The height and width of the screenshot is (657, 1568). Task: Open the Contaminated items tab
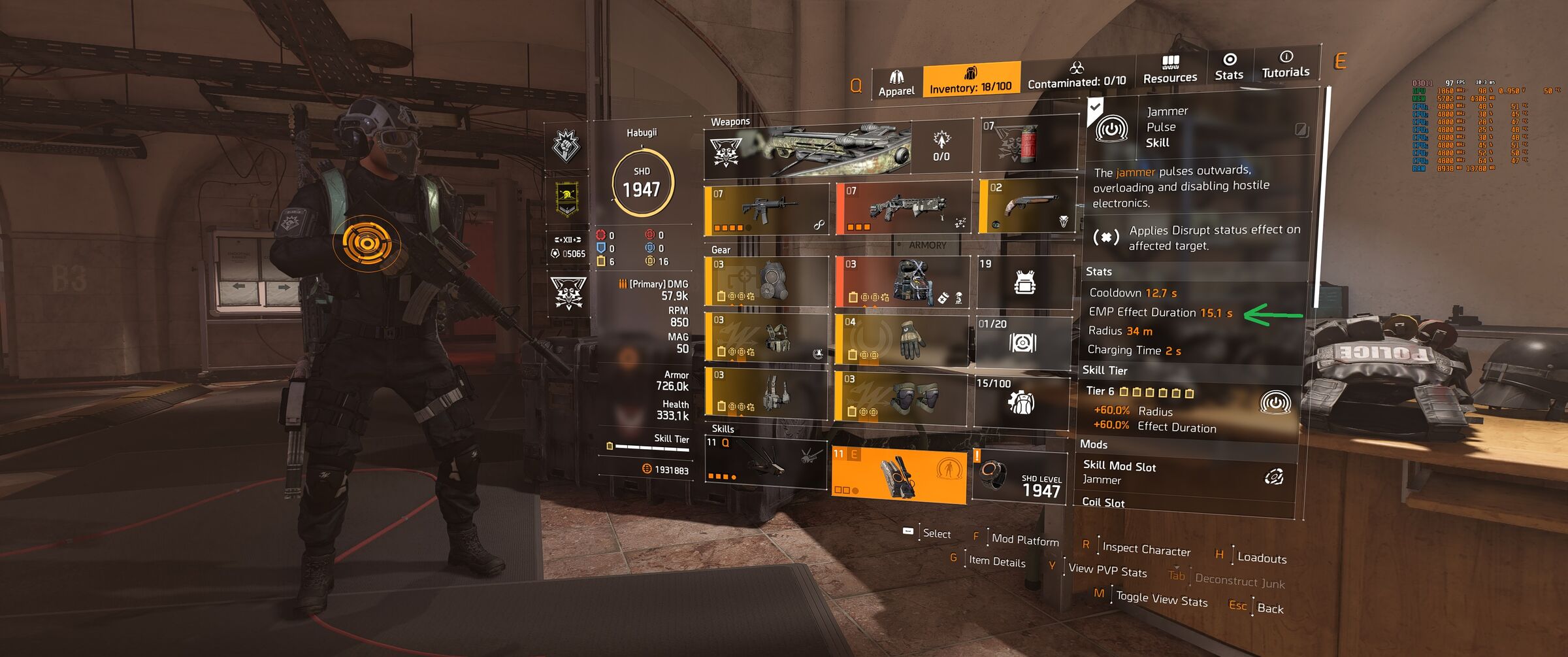(1077, 76)
